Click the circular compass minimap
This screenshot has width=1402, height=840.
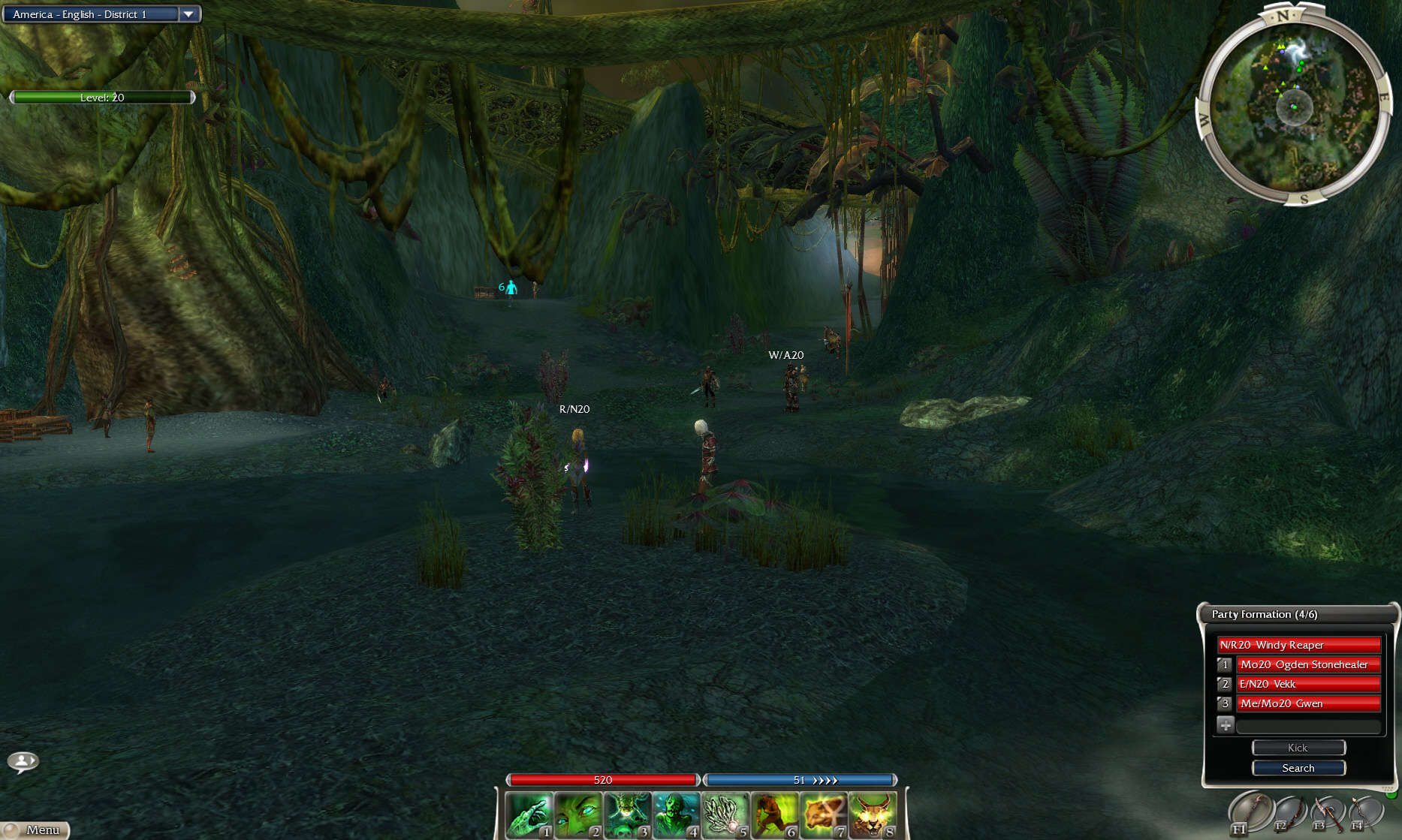pos(1292,107)
